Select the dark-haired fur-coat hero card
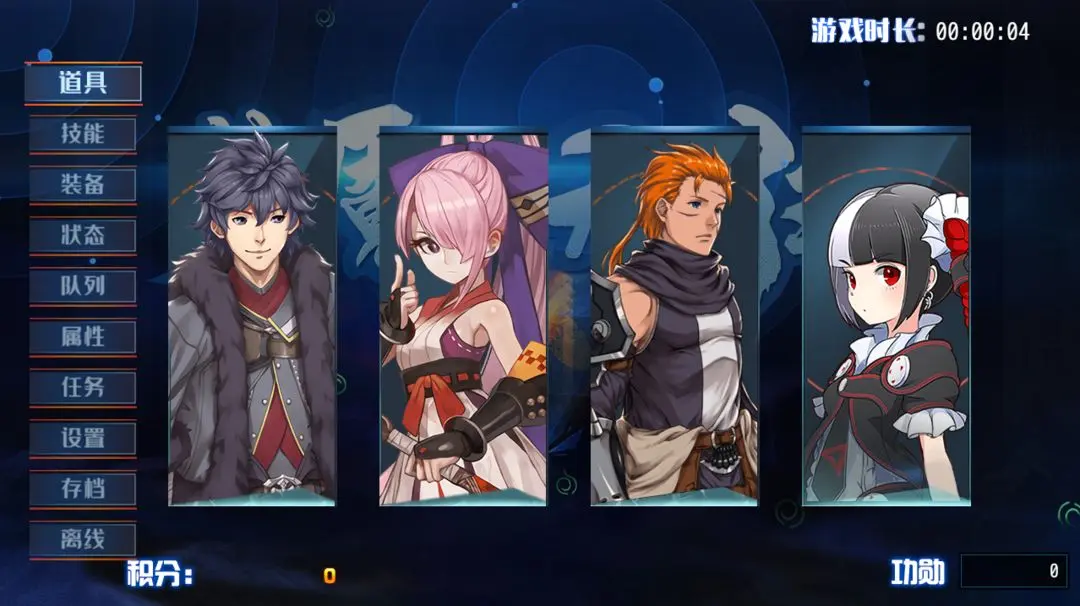1080x606 pixels. pyautogui.click(x=252, y=318)
